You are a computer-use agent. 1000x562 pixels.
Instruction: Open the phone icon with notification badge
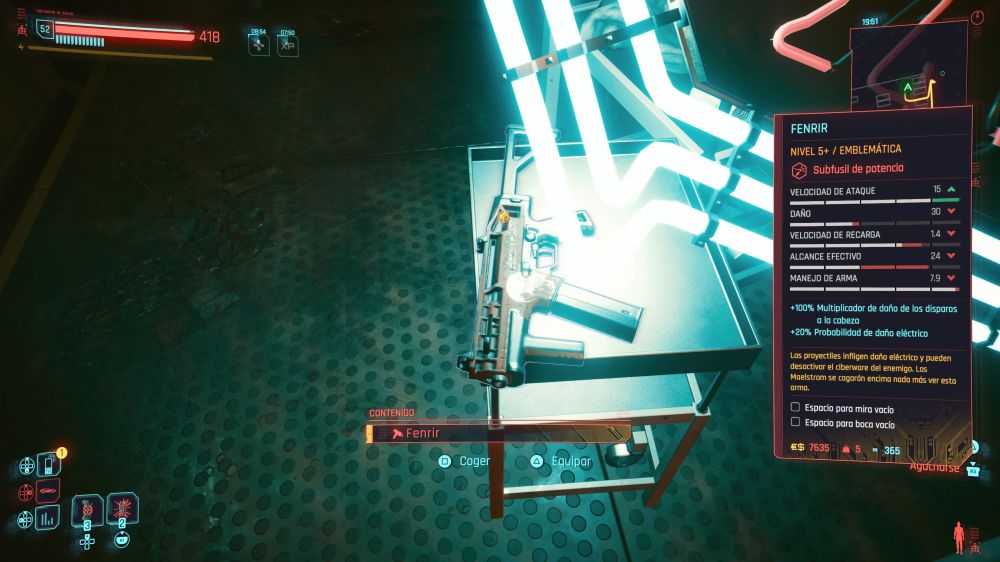click(47, 465)
